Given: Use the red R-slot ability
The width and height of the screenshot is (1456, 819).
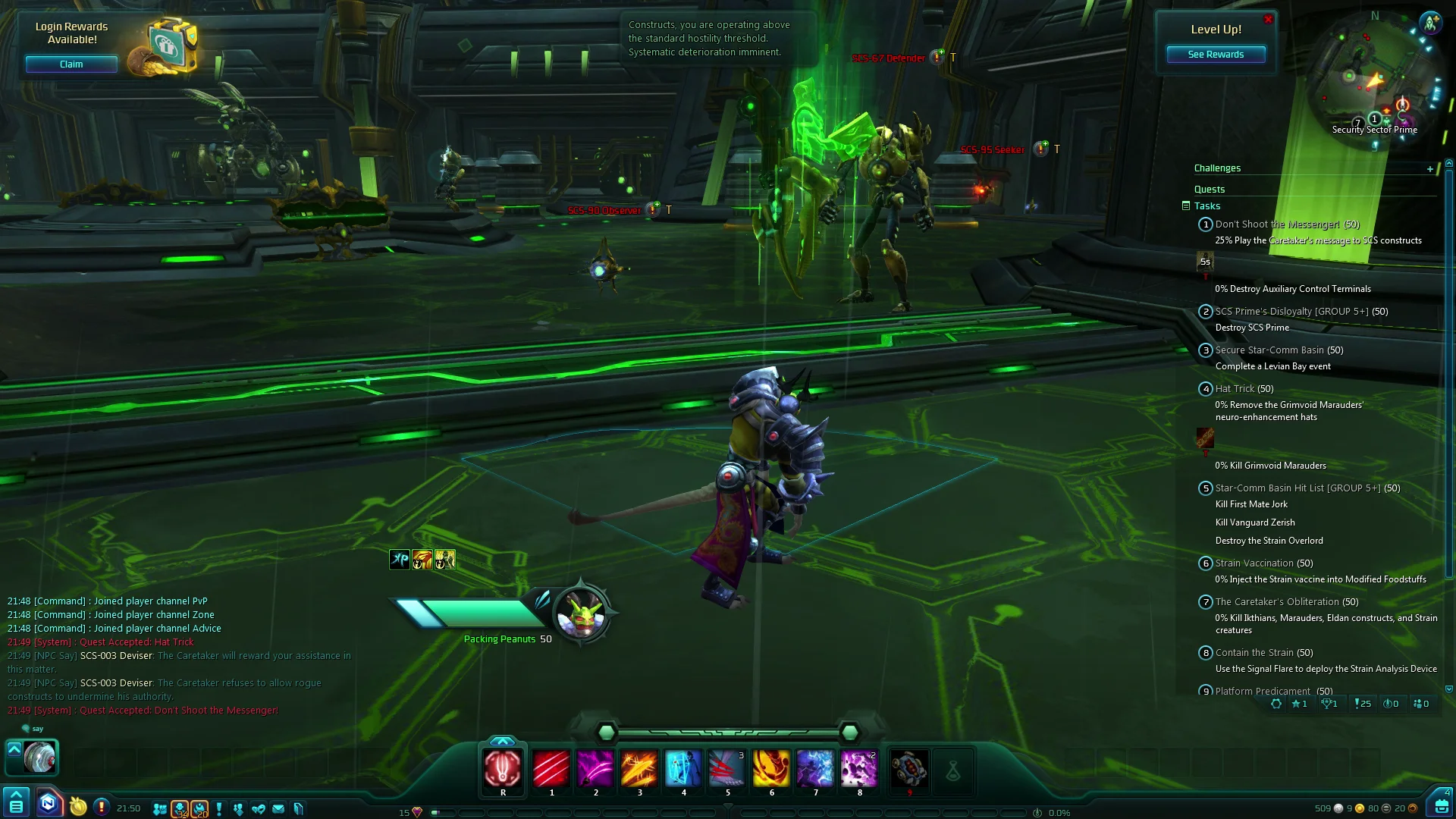Looking at the screenshot, I should click(x=503, y=768).
